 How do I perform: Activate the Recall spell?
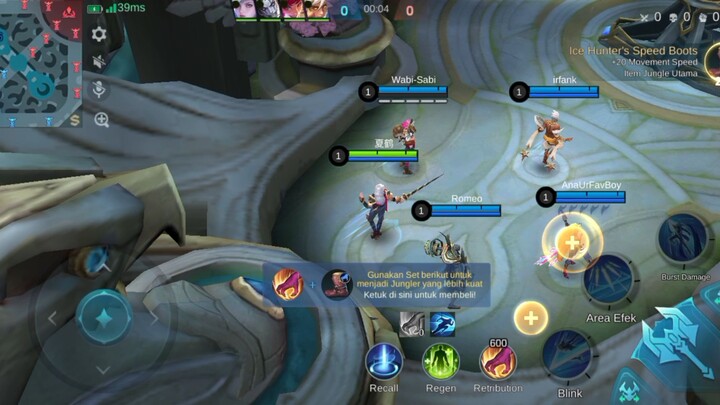coord(384,362)
